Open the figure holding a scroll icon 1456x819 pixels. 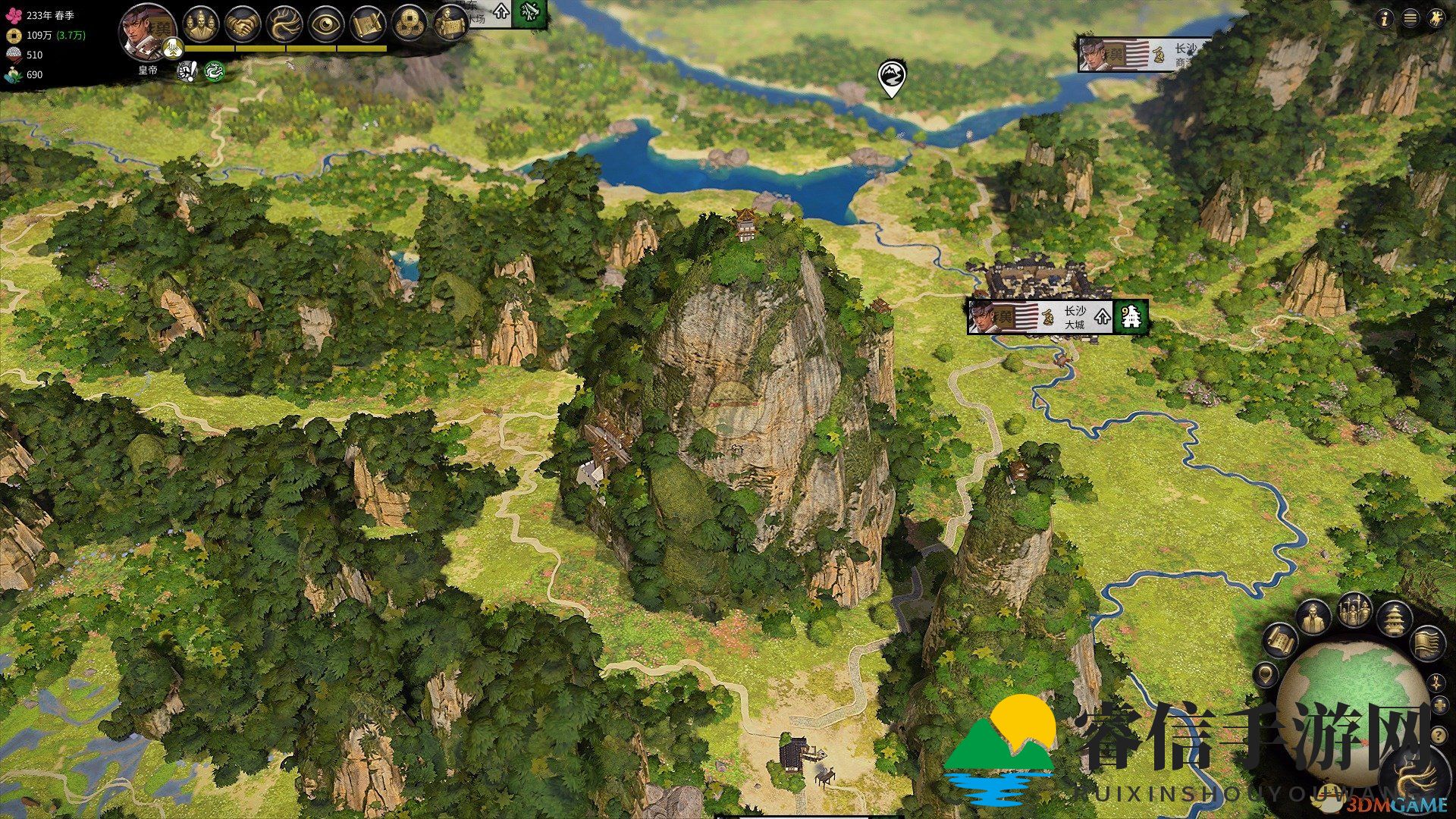(x=450, y=25)
